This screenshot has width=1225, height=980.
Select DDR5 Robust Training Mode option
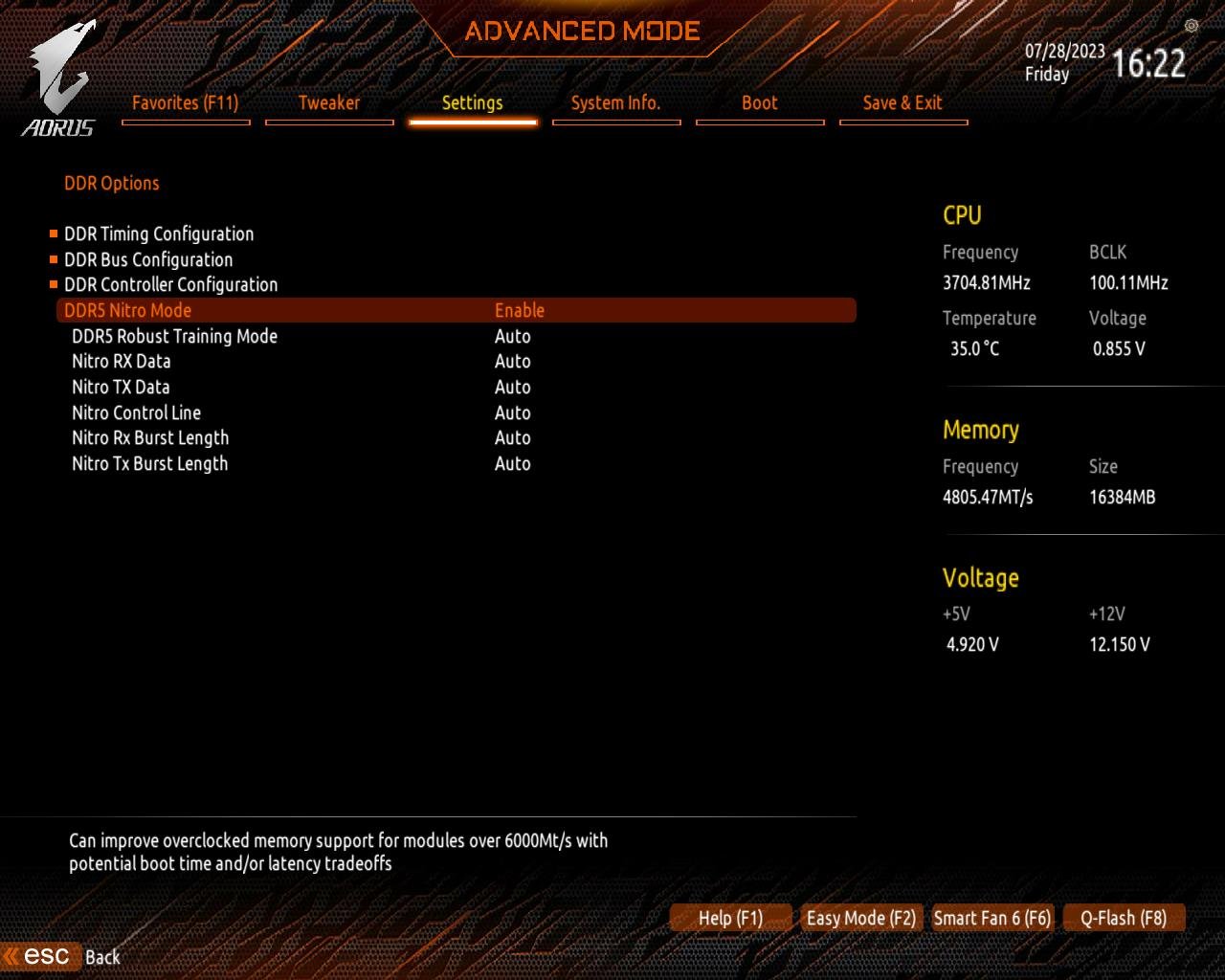click(174, 336)
